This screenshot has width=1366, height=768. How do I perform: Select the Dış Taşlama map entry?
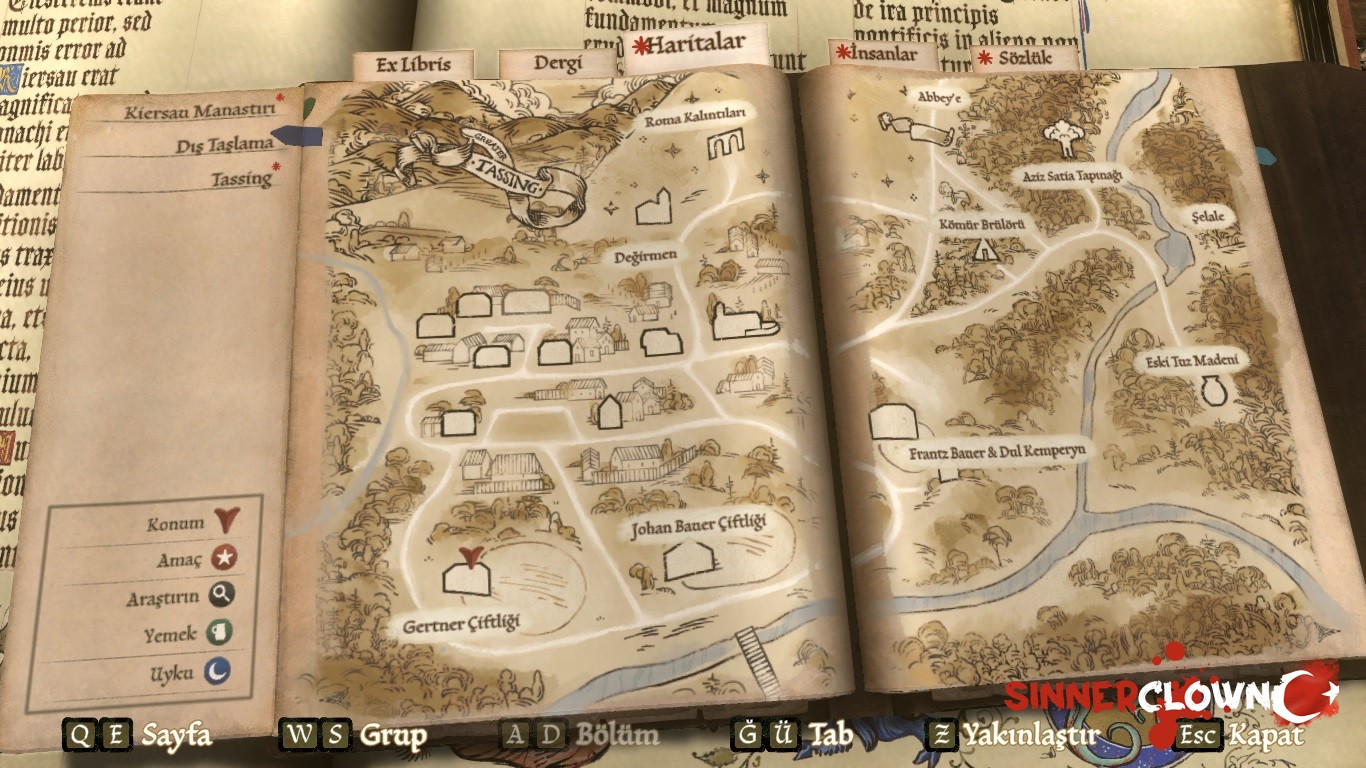[224, 144]
